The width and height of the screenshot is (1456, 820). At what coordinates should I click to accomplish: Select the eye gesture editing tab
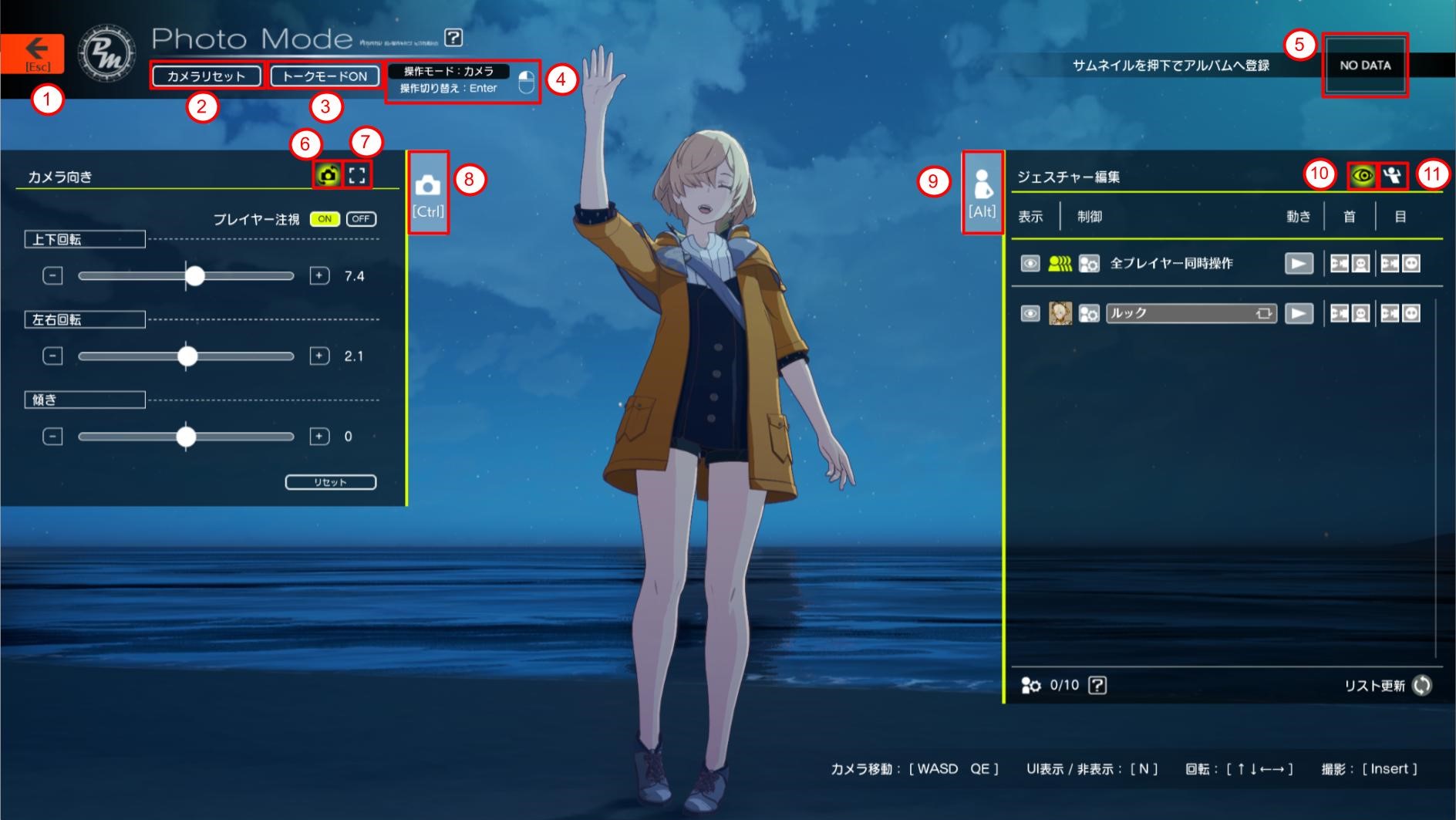pos(1362,176)
